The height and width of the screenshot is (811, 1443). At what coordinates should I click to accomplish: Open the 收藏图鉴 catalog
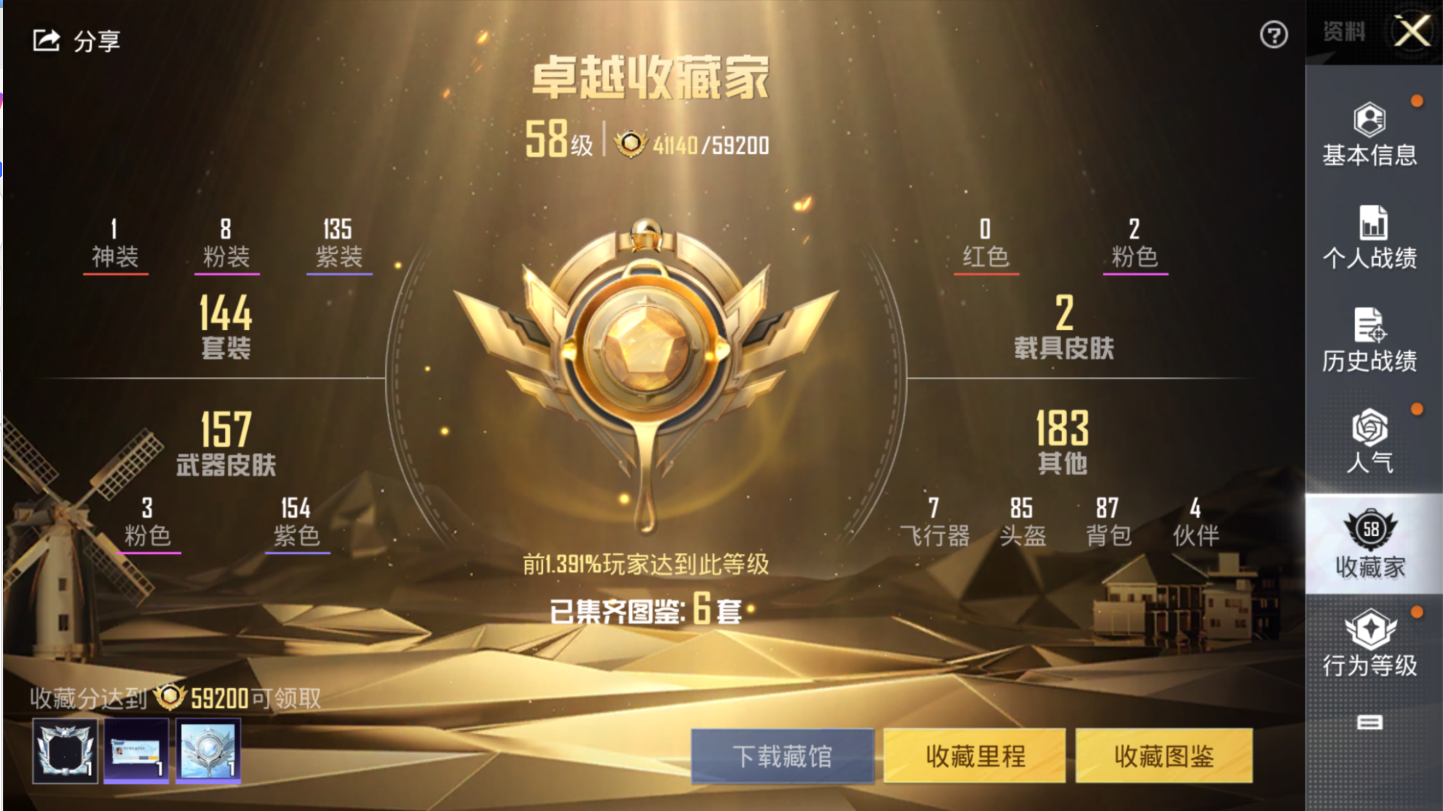(1164, 756)
